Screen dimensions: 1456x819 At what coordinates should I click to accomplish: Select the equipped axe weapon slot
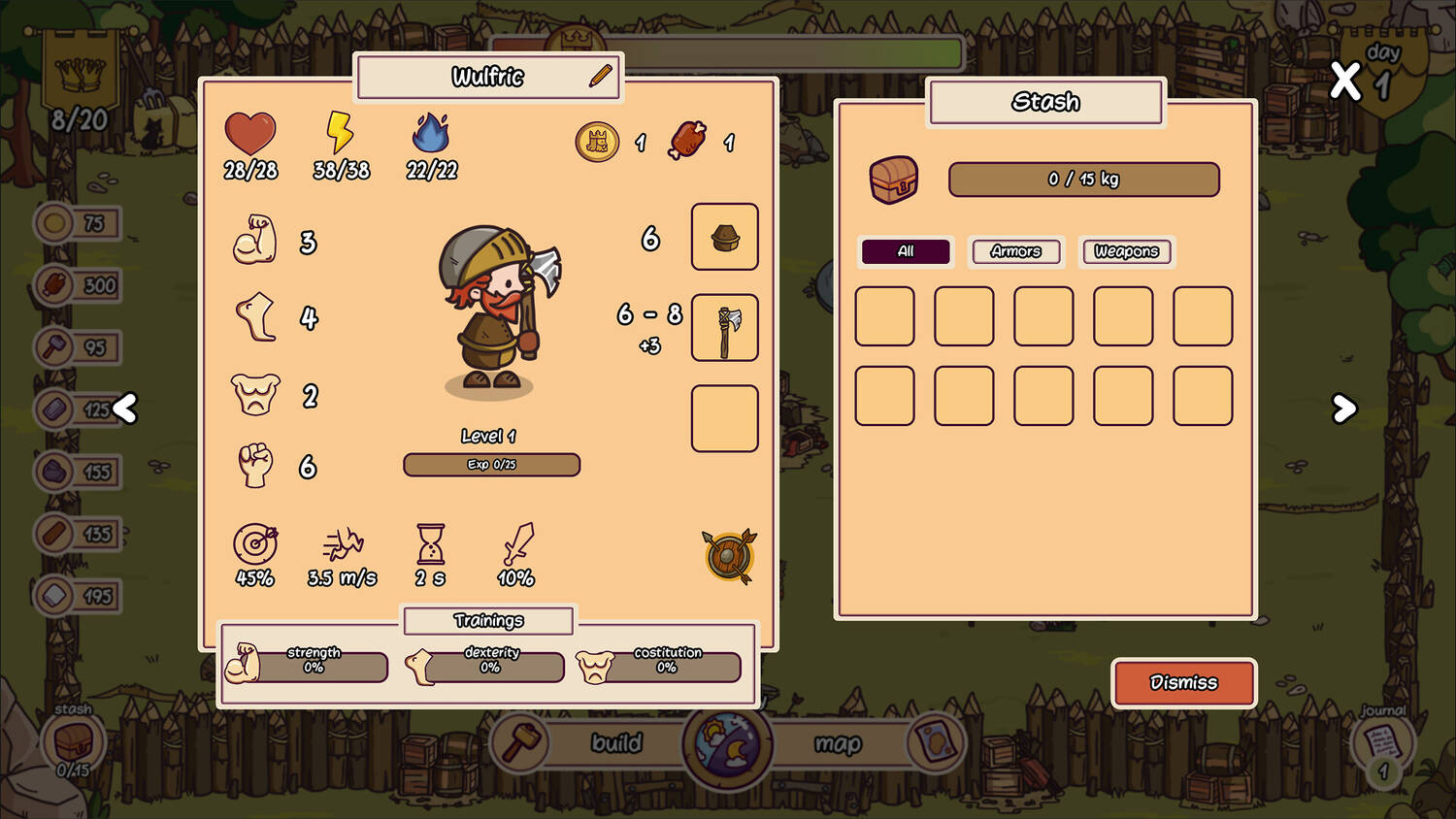coord(724,328)
